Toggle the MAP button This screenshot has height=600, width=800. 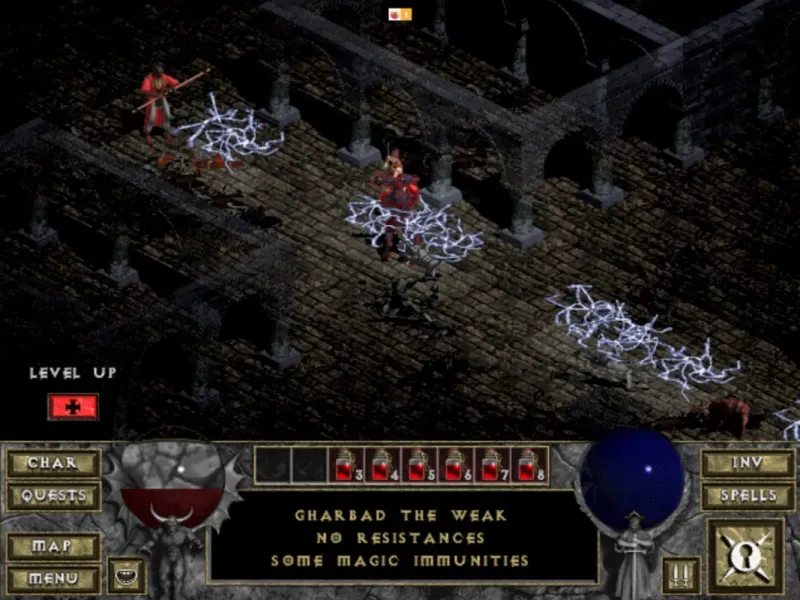pos(52,547)
